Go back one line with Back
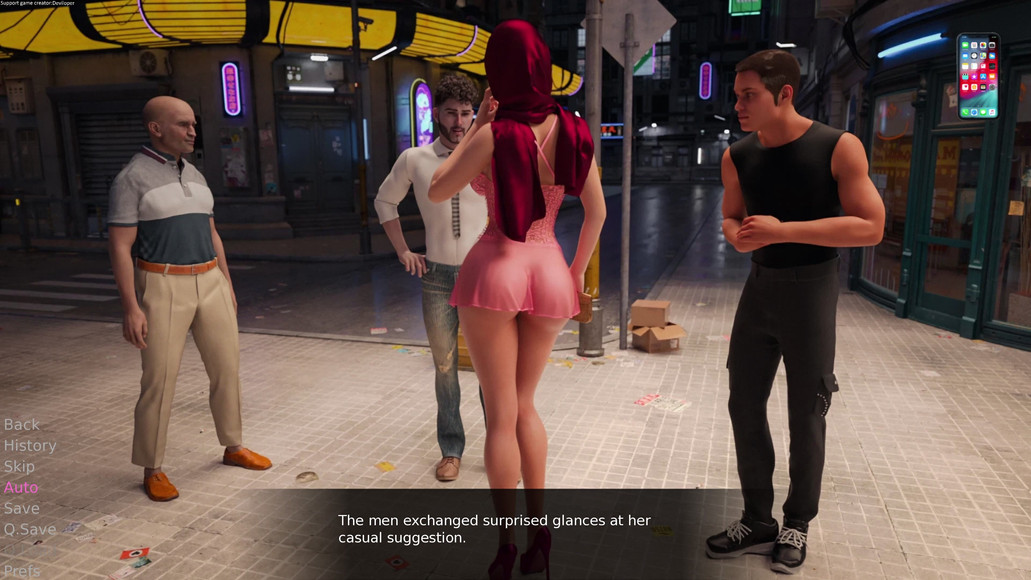 [22, 424]
